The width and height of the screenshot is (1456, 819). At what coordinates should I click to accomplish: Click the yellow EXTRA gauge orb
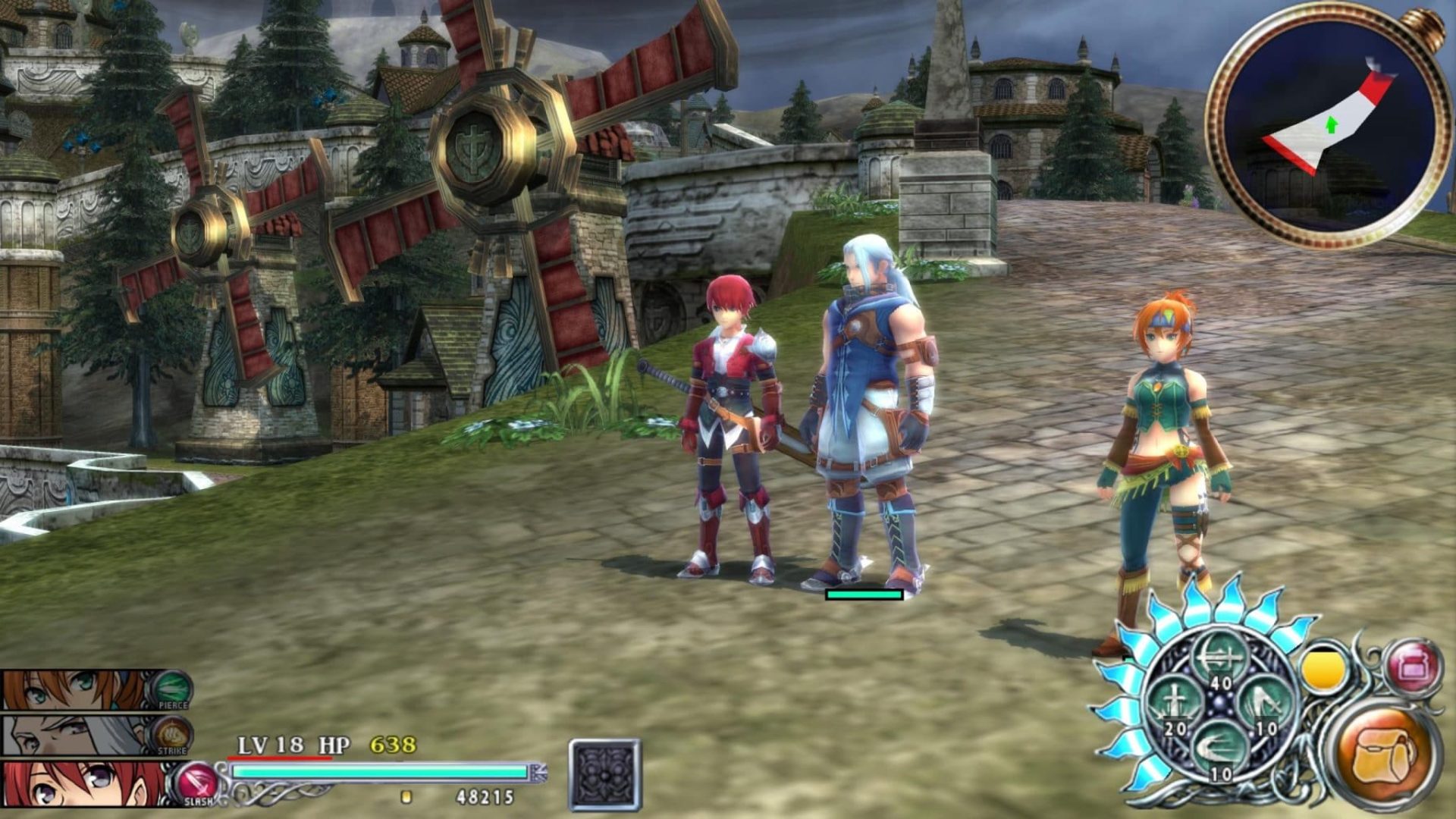coord(1323,669)
